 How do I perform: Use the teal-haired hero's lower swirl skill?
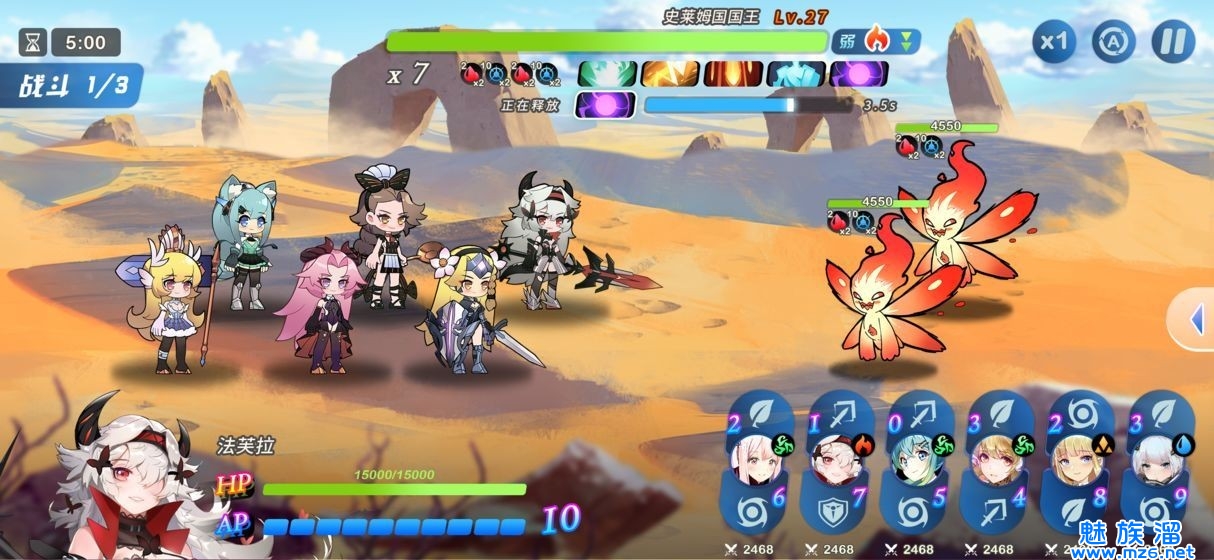tap(909, 511)
